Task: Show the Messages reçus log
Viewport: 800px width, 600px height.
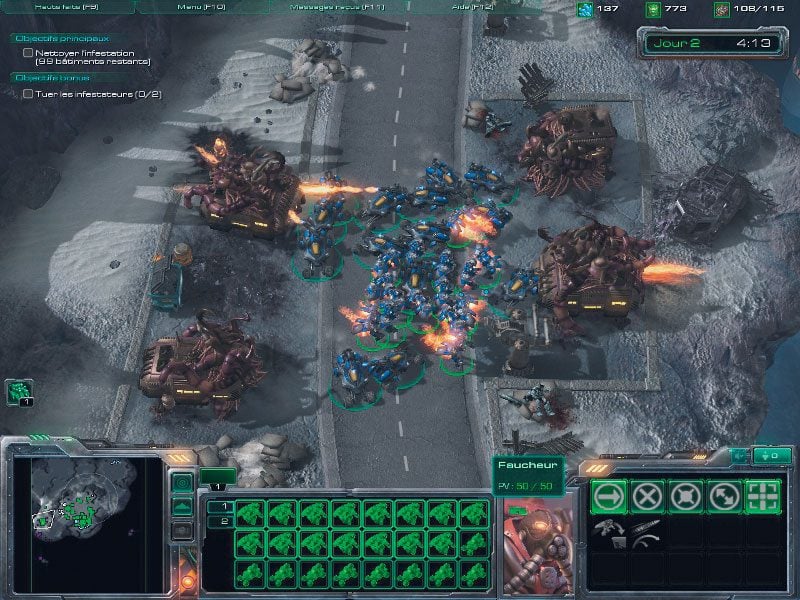Action: 338,6
